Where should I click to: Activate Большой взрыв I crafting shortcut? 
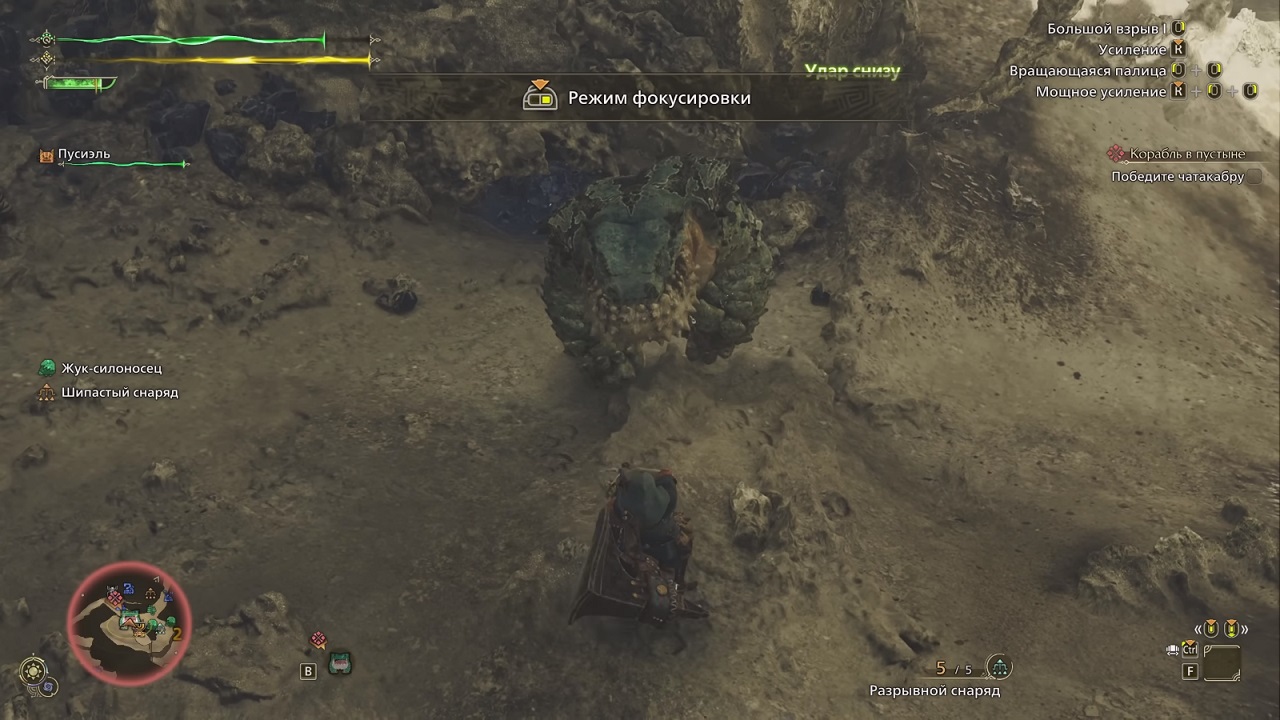point(1180,27)
